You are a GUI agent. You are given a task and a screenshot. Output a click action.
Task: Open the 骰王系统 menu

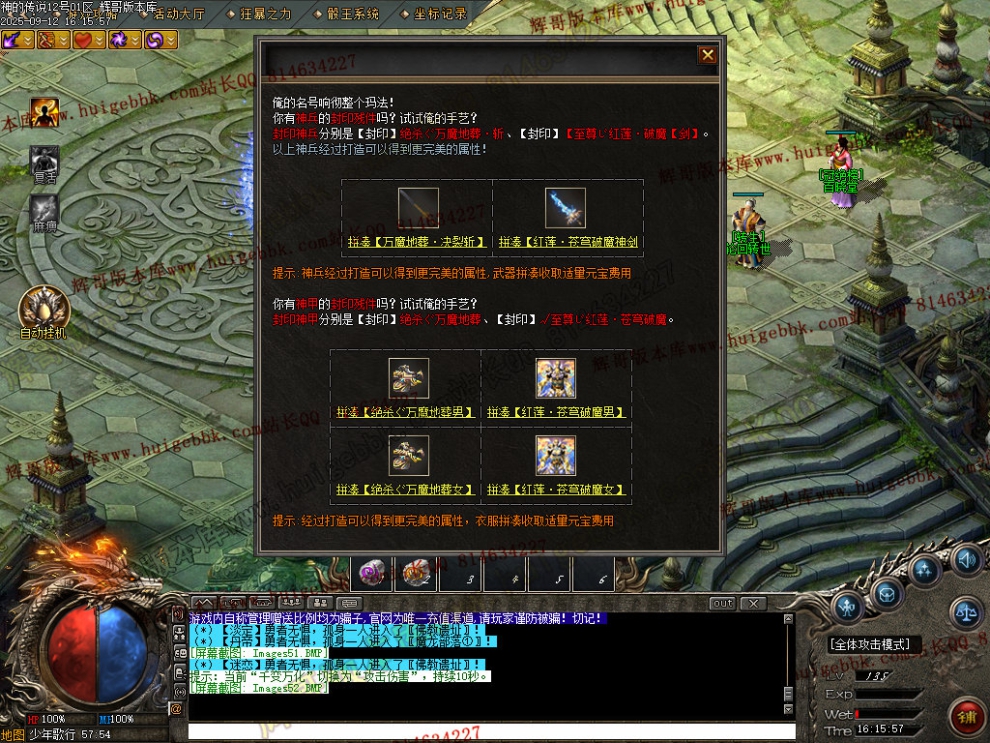coord(352,14)
